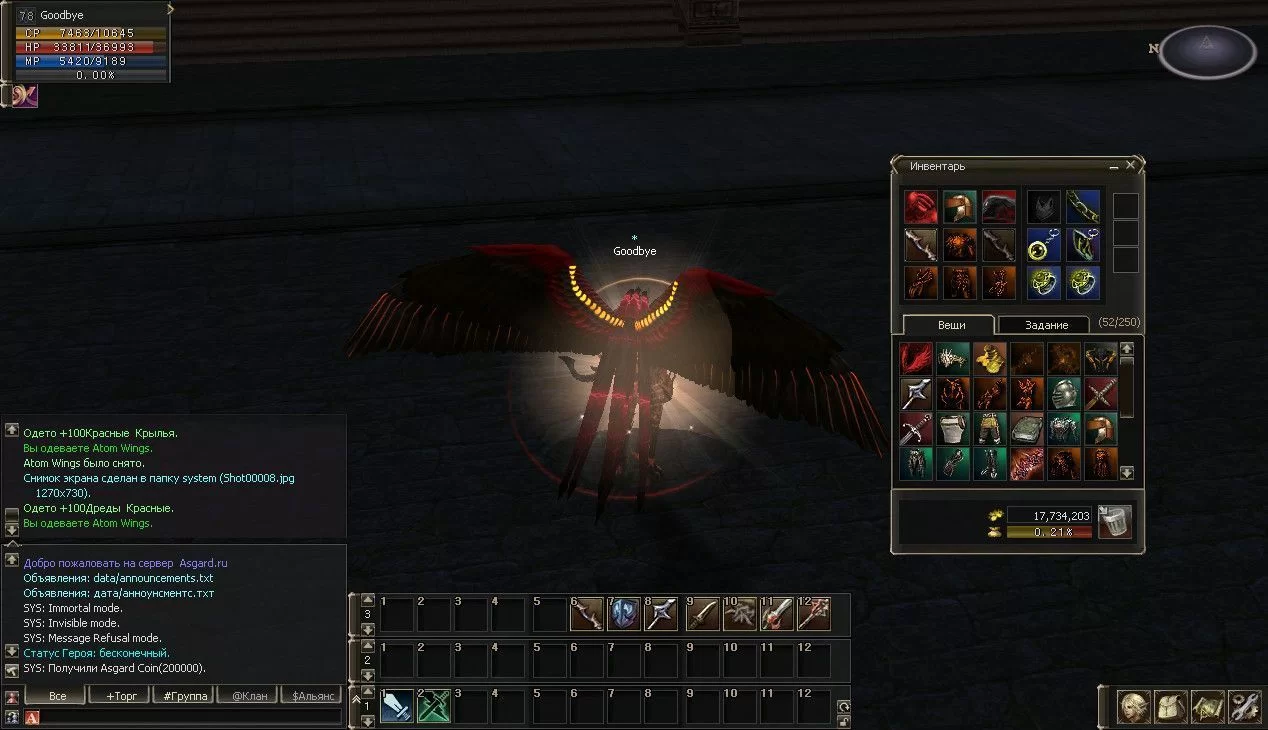Open the map scroll menu icon
Image resolution: width=1268 pixels, height=730 pixels.
coord(1207,707)
